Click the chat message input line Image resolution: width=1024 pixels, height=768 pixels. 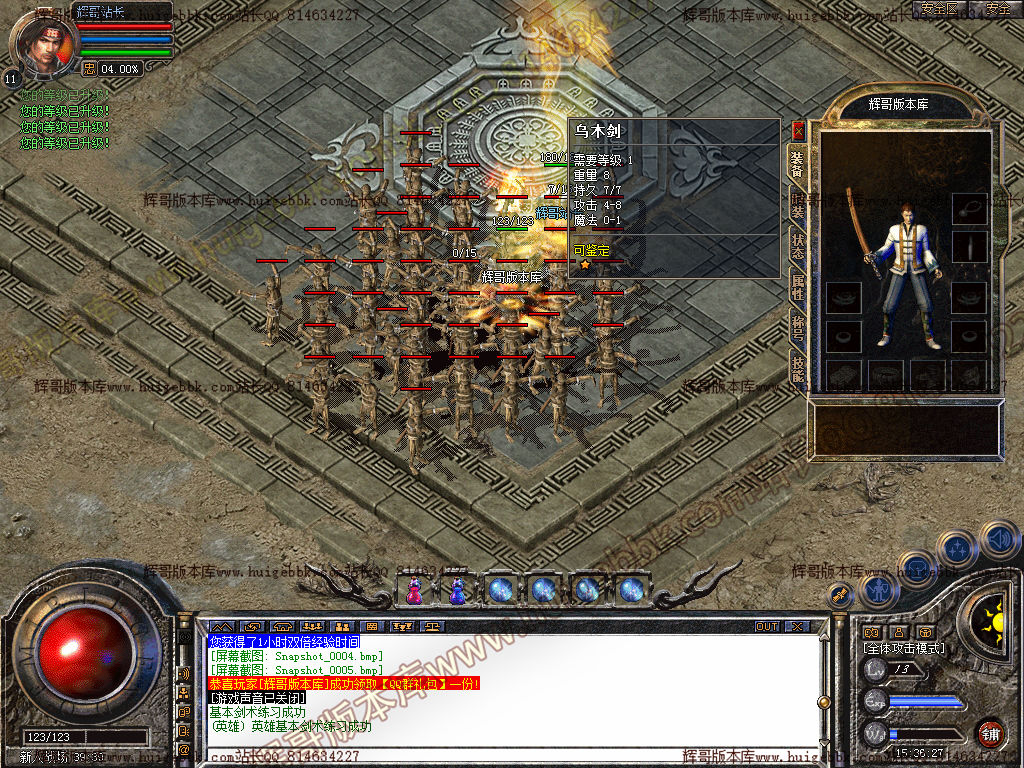pyautogui.click(x=510, y=756)
